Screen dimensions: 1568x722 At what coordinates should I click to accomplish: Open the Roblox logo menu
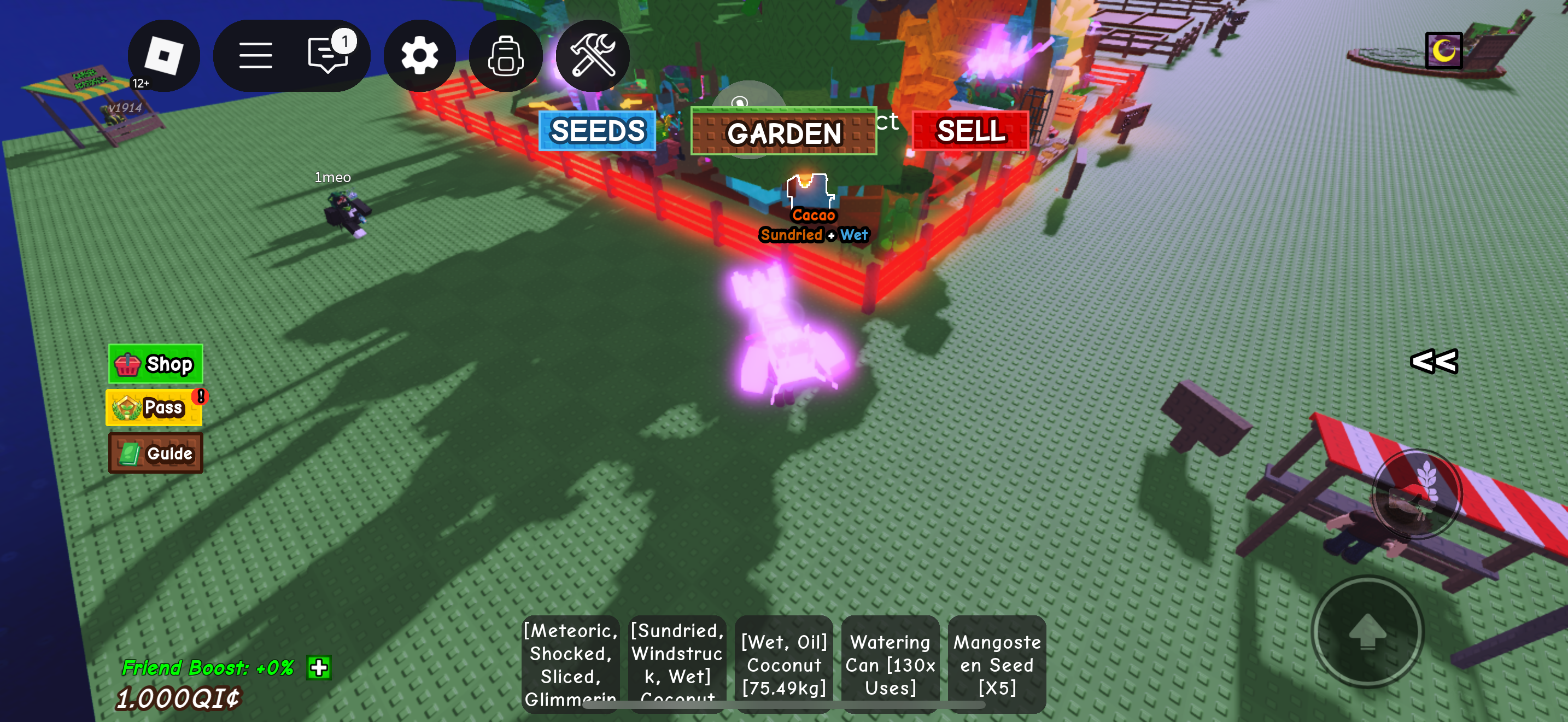tap(163, 55)
